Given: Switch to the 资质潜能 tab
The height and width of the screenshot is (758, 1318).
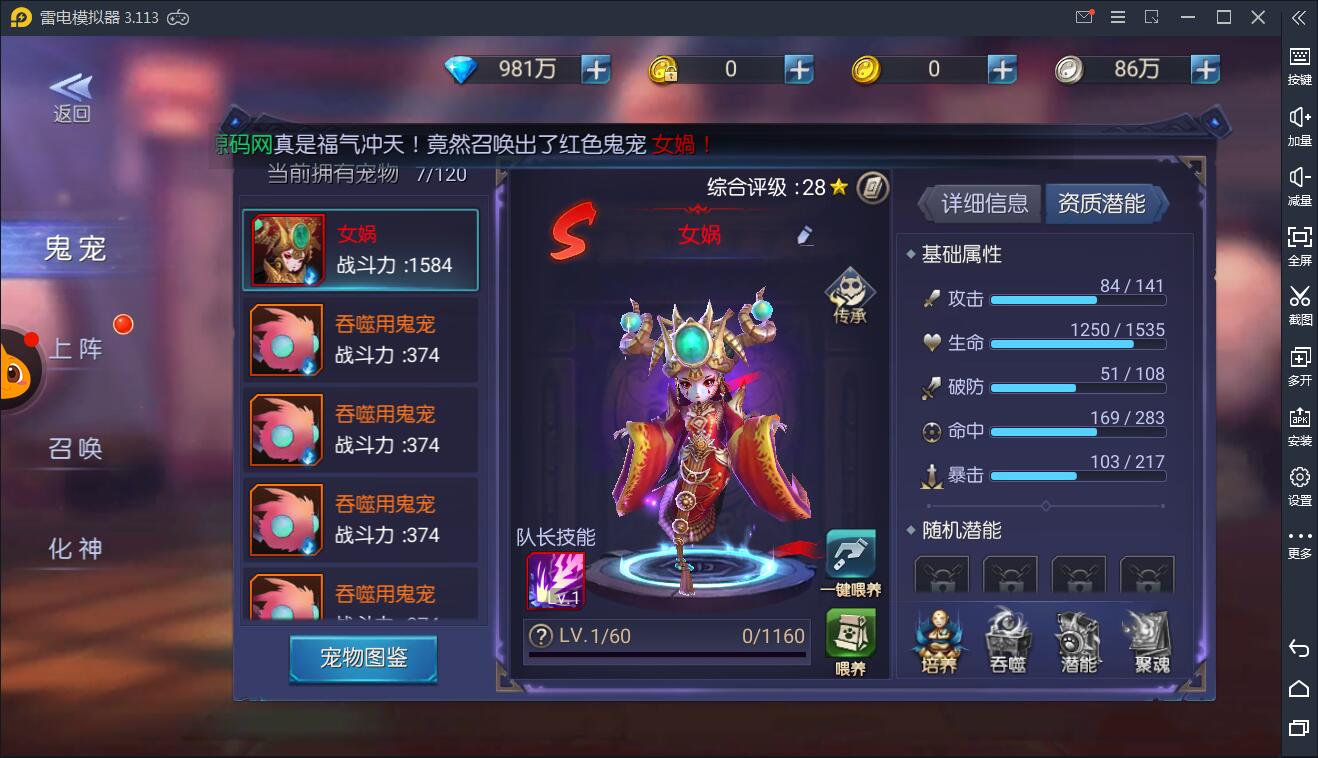Looking at the screenshot, I should [x=1102, y=202].
